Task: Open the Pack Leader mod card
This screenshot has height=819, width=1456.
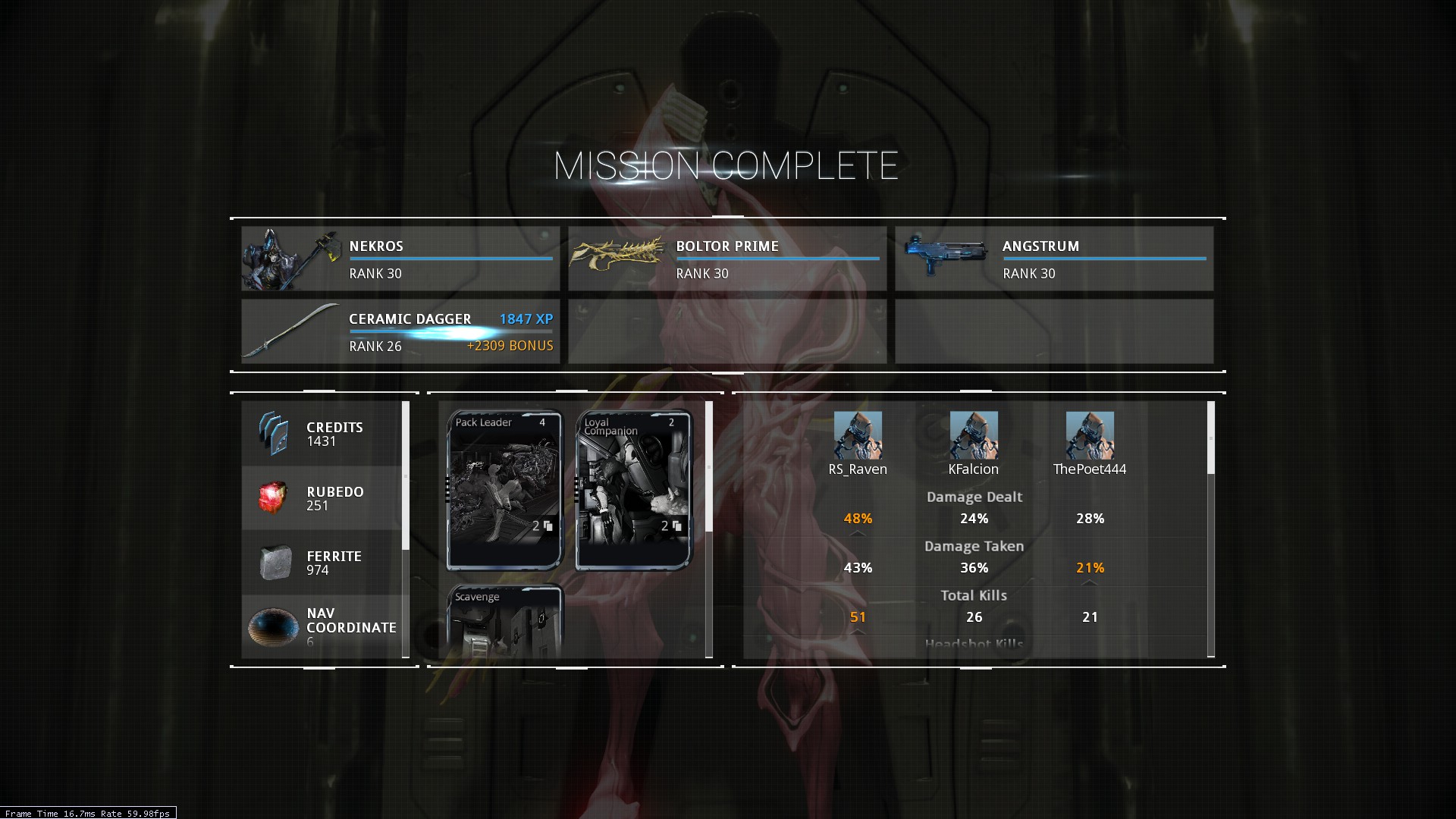Action: click(x=505, y=490)
